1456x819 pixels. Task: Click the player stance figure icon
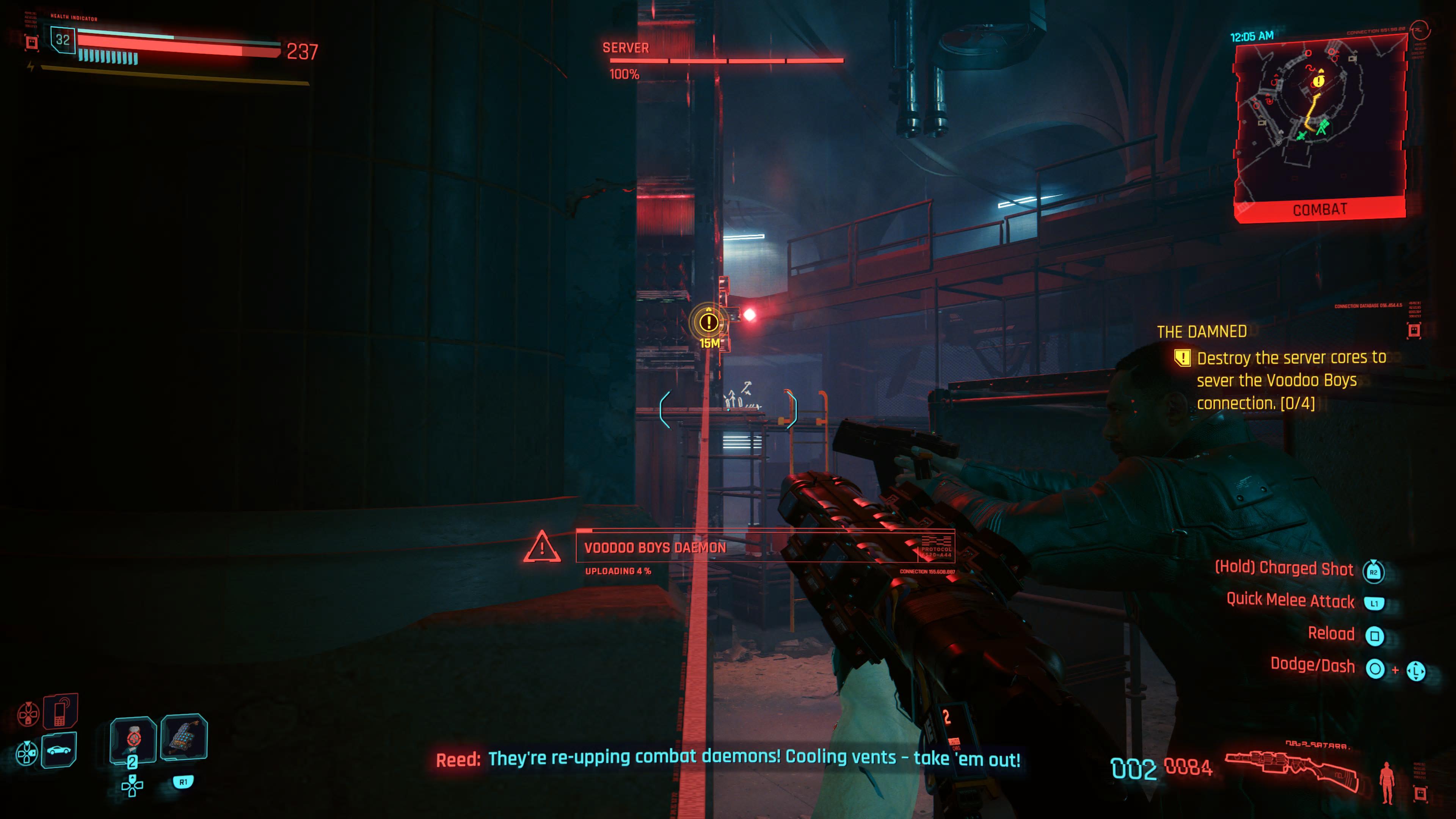click(1387, 782)
